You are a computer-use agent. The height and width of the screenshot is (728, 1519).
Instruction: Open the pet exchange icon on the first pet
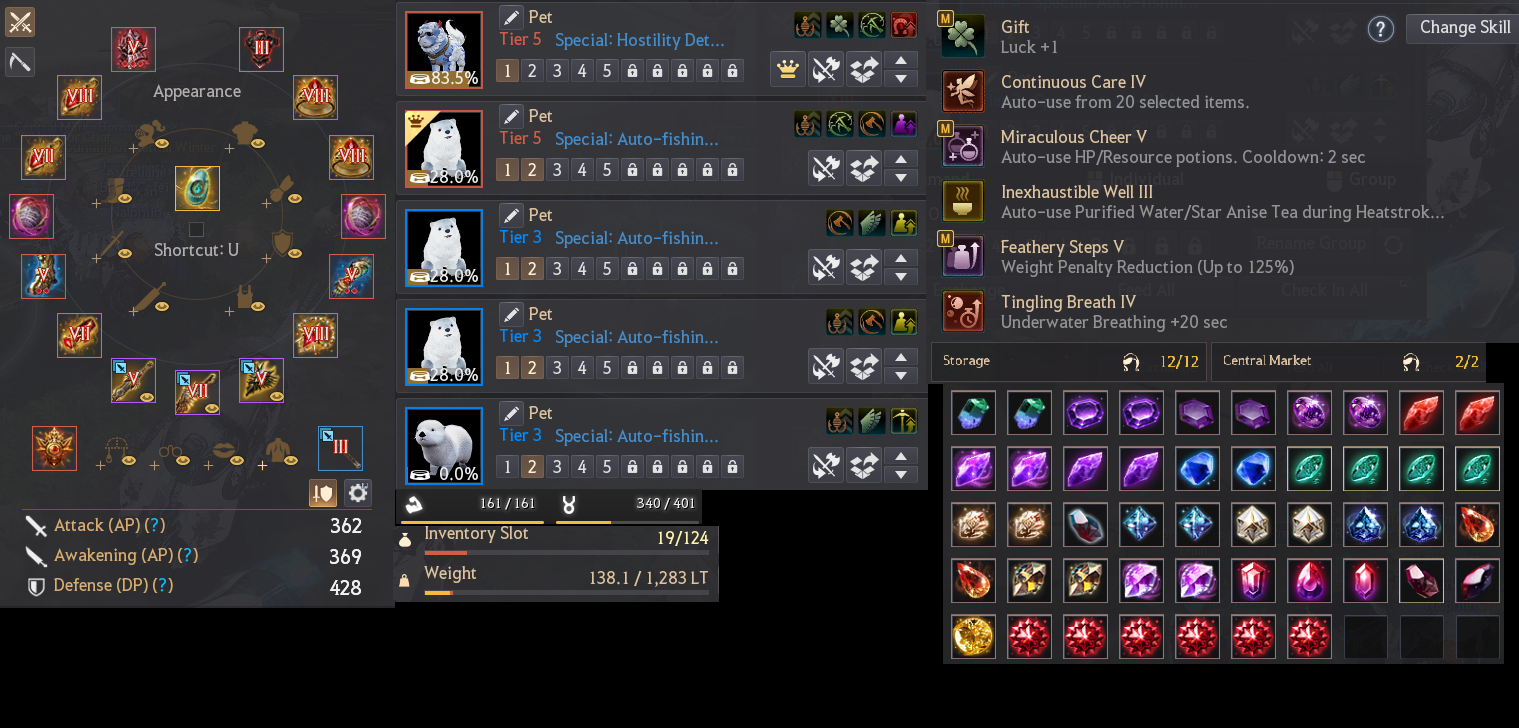(864, 69)
